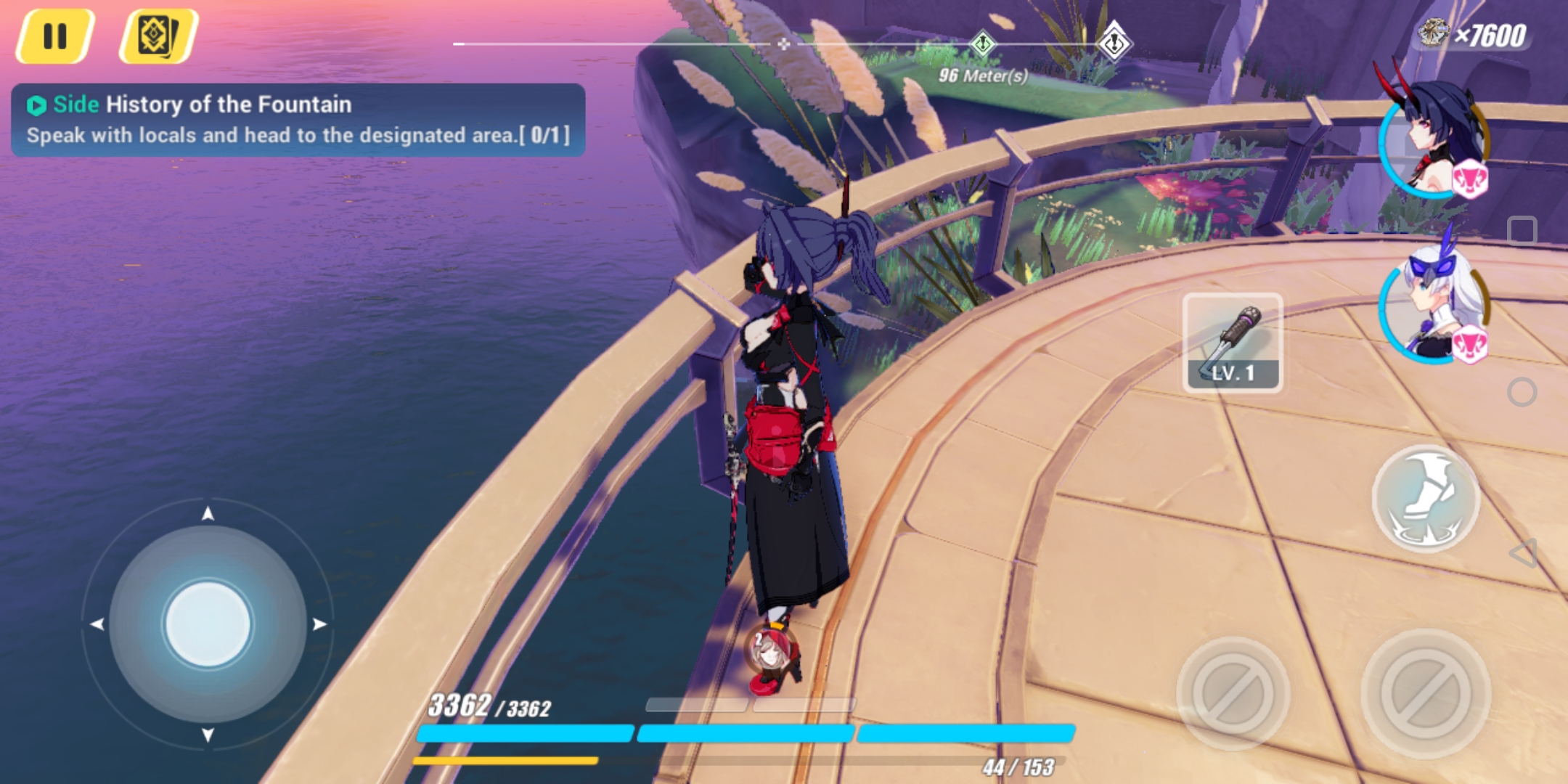Tap the enemy marker on the navigation bar

click(x=1116, y=45)
